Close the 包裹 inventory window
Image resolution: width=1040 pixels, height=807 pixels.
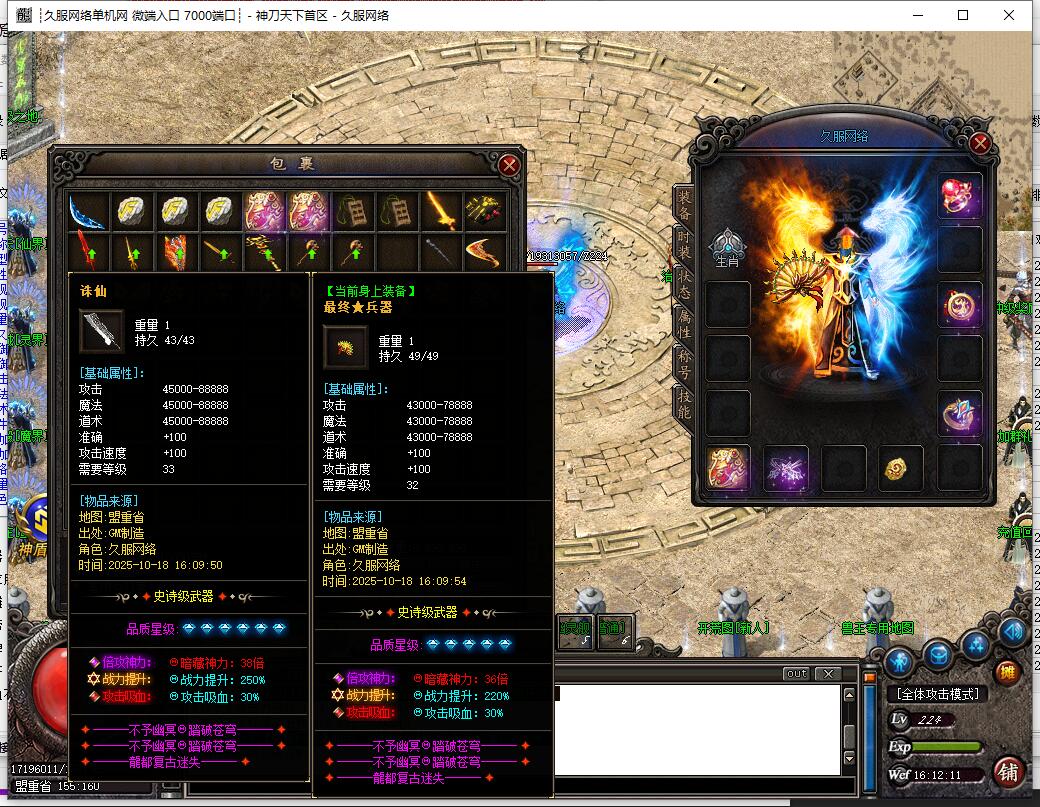[x=509, y=165]
